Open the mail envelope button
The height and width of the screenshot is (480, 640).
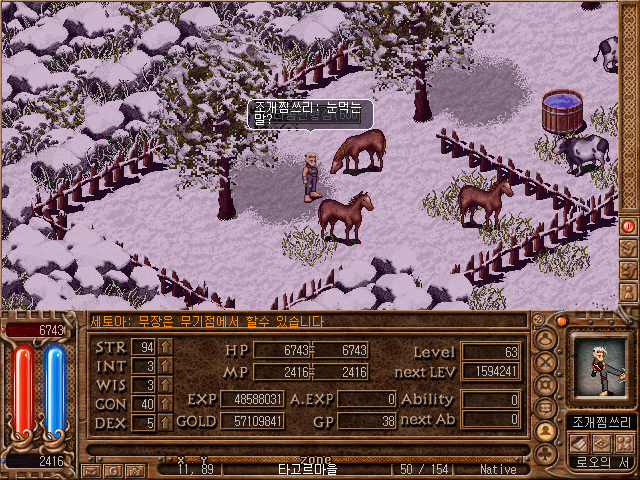click(91, 469)
